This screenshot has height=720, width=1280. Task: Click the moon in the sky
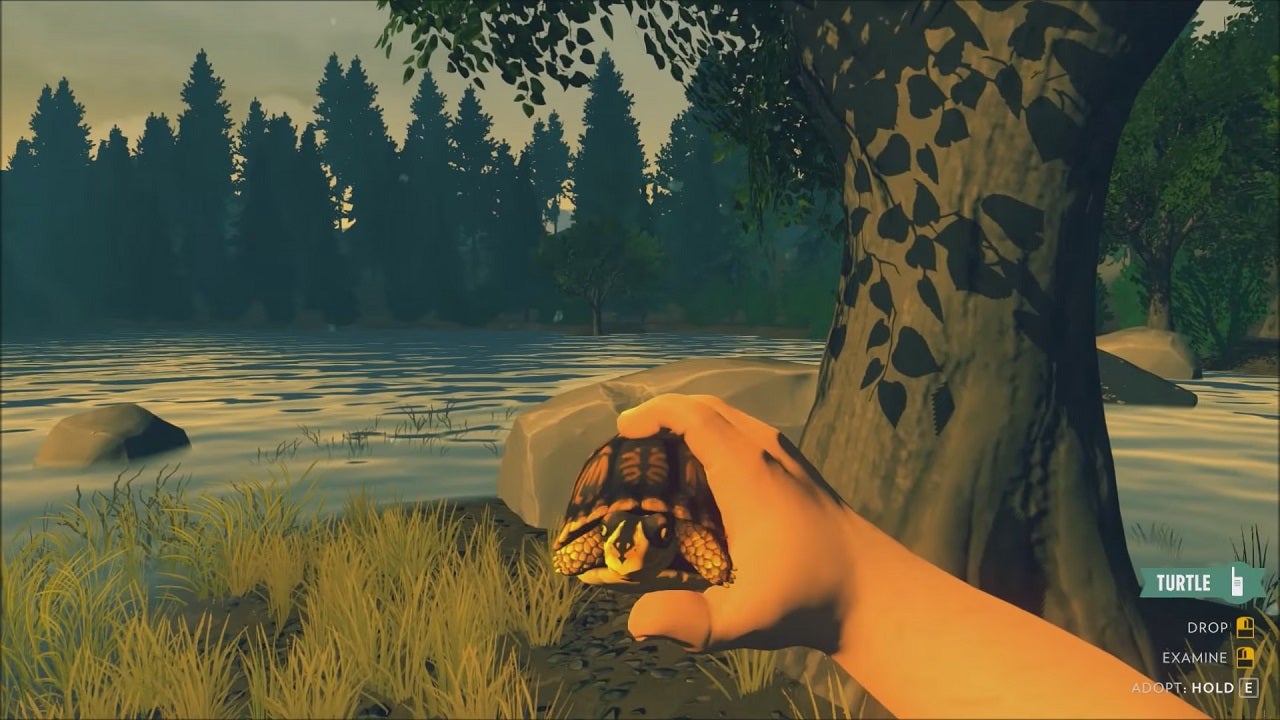pyautogui.click(x=332, y=21)
